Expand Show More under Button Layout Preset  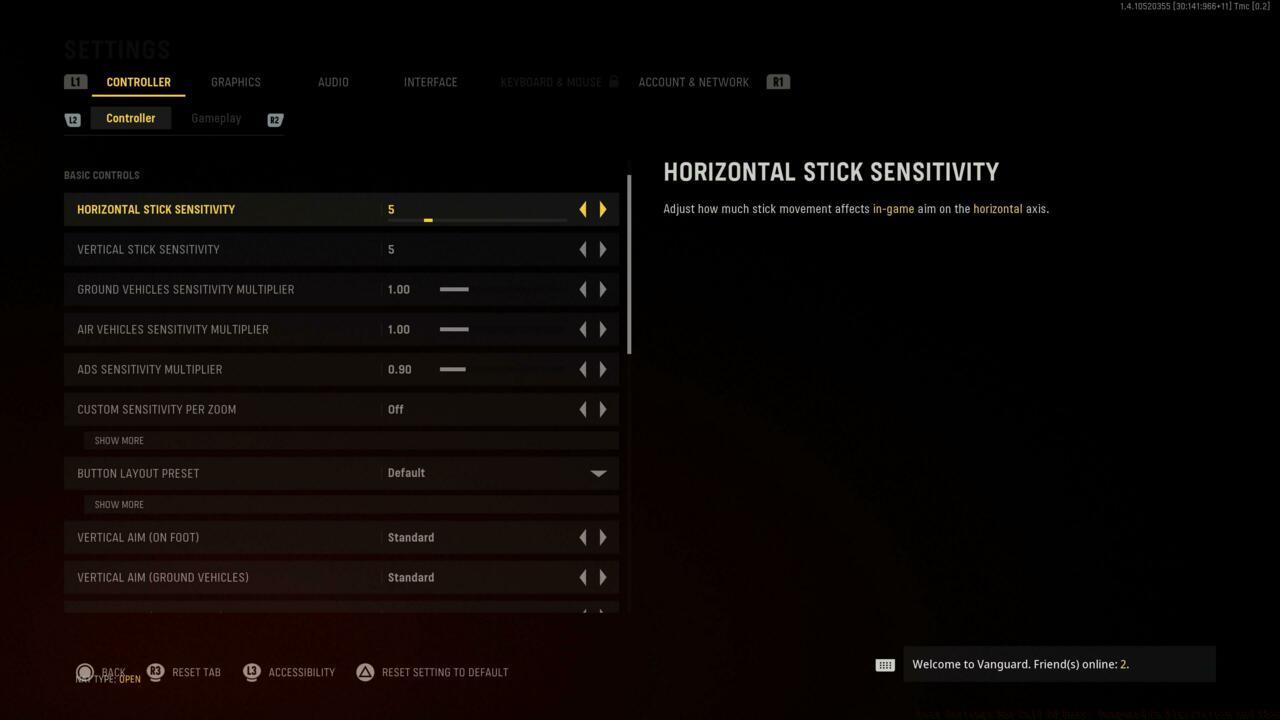119,504
